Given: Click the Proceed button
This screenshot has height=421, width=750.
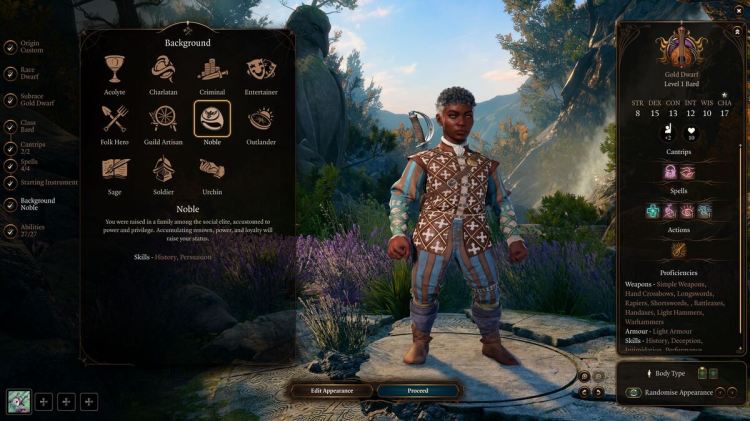Looking at the screenshot, I should (x=418, y=390).
